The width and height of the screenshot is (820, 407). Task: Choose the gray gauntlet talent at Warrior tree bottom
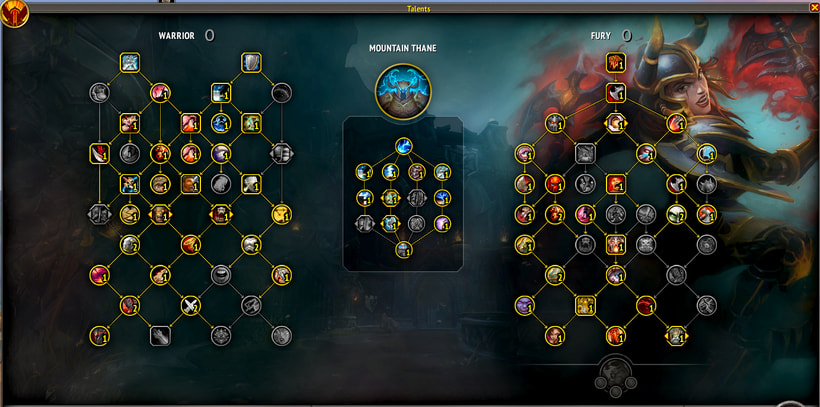point(160,335)
